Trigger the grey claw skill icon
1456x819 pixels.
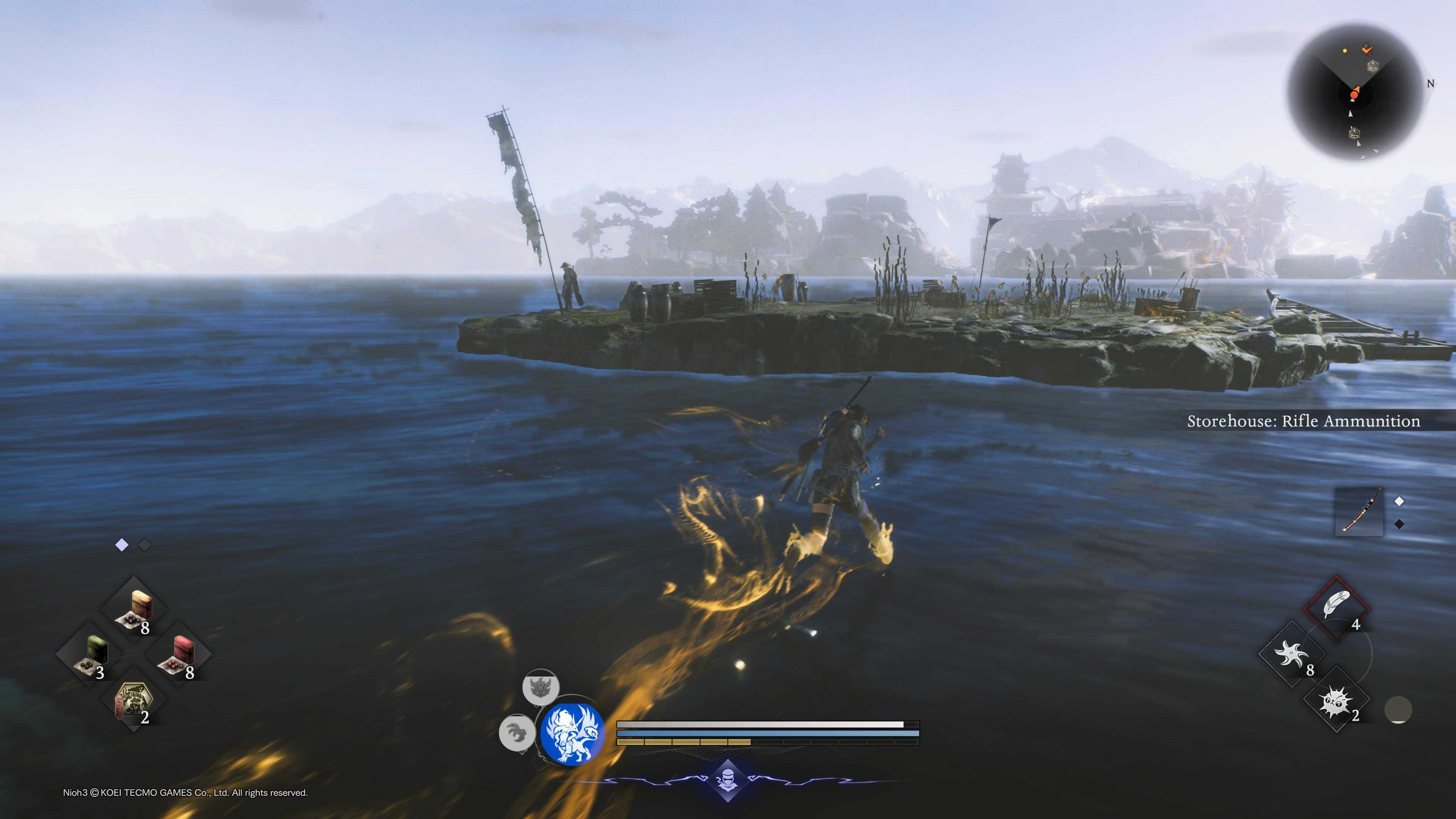click(x=517, y=733)
